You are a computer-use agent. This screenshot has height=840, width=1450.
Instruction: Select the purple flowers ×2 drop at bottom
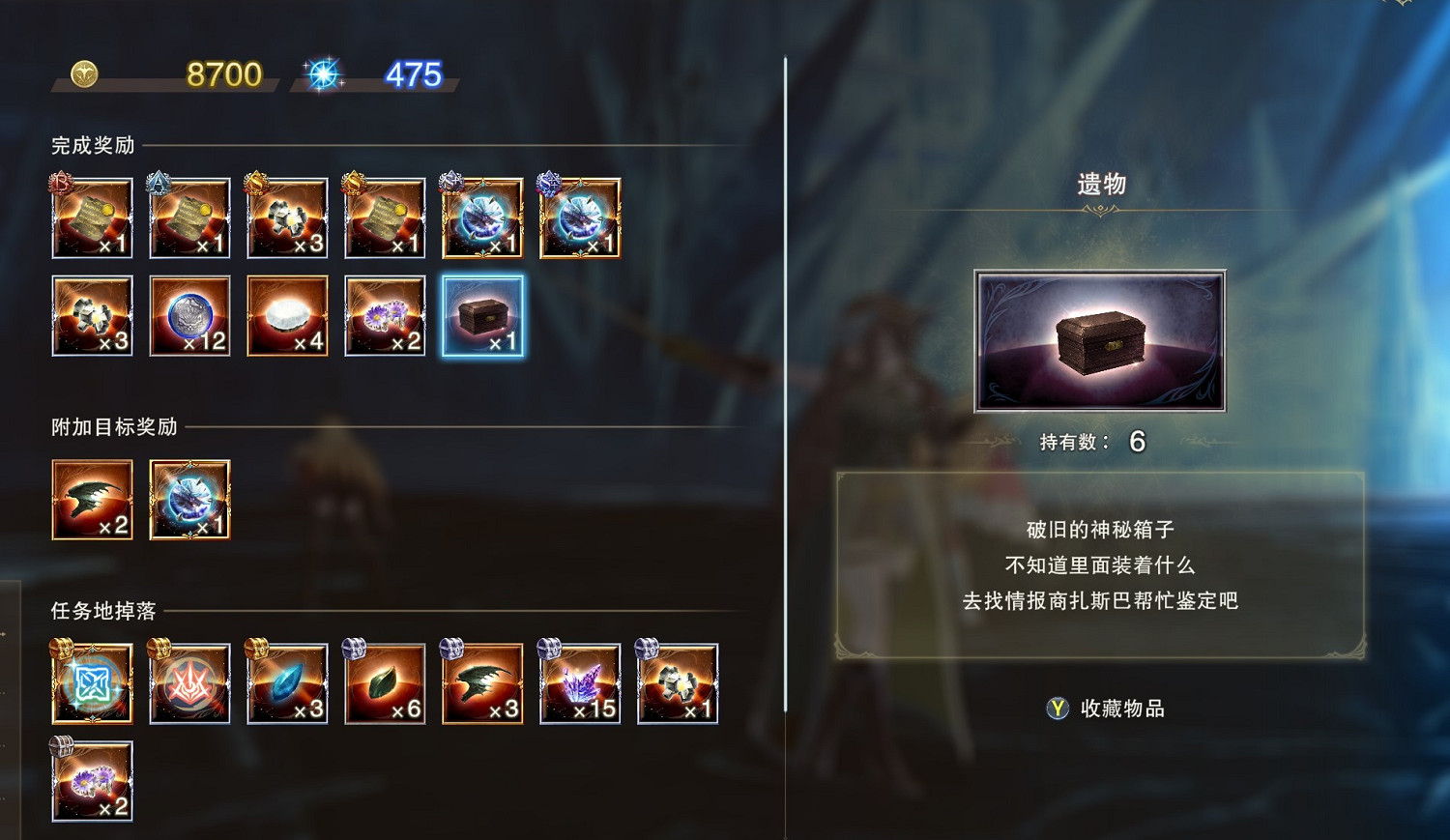click(x=92, y=781)
